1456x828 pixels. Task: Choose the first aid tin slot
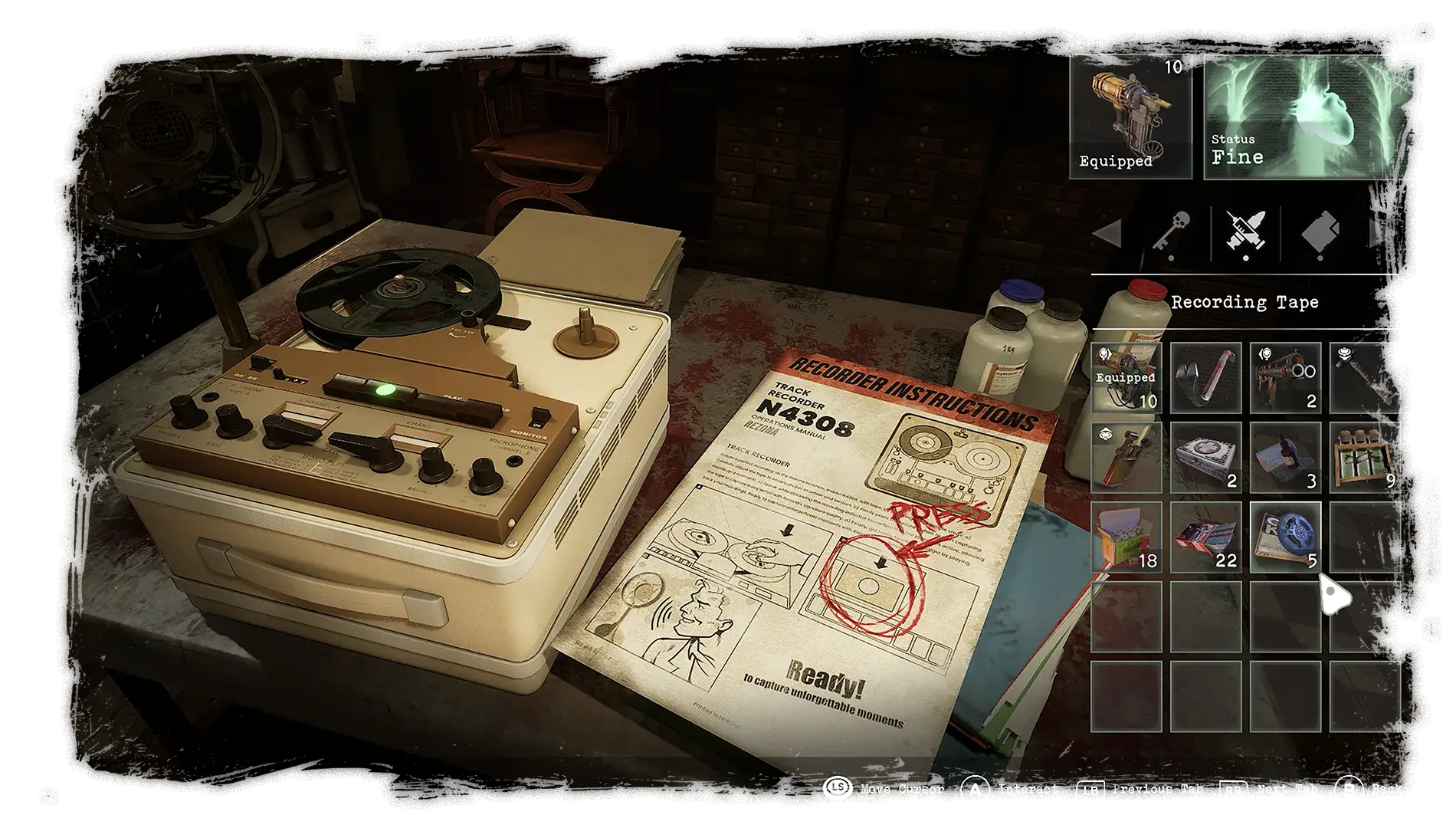(x=1205, y=458)
